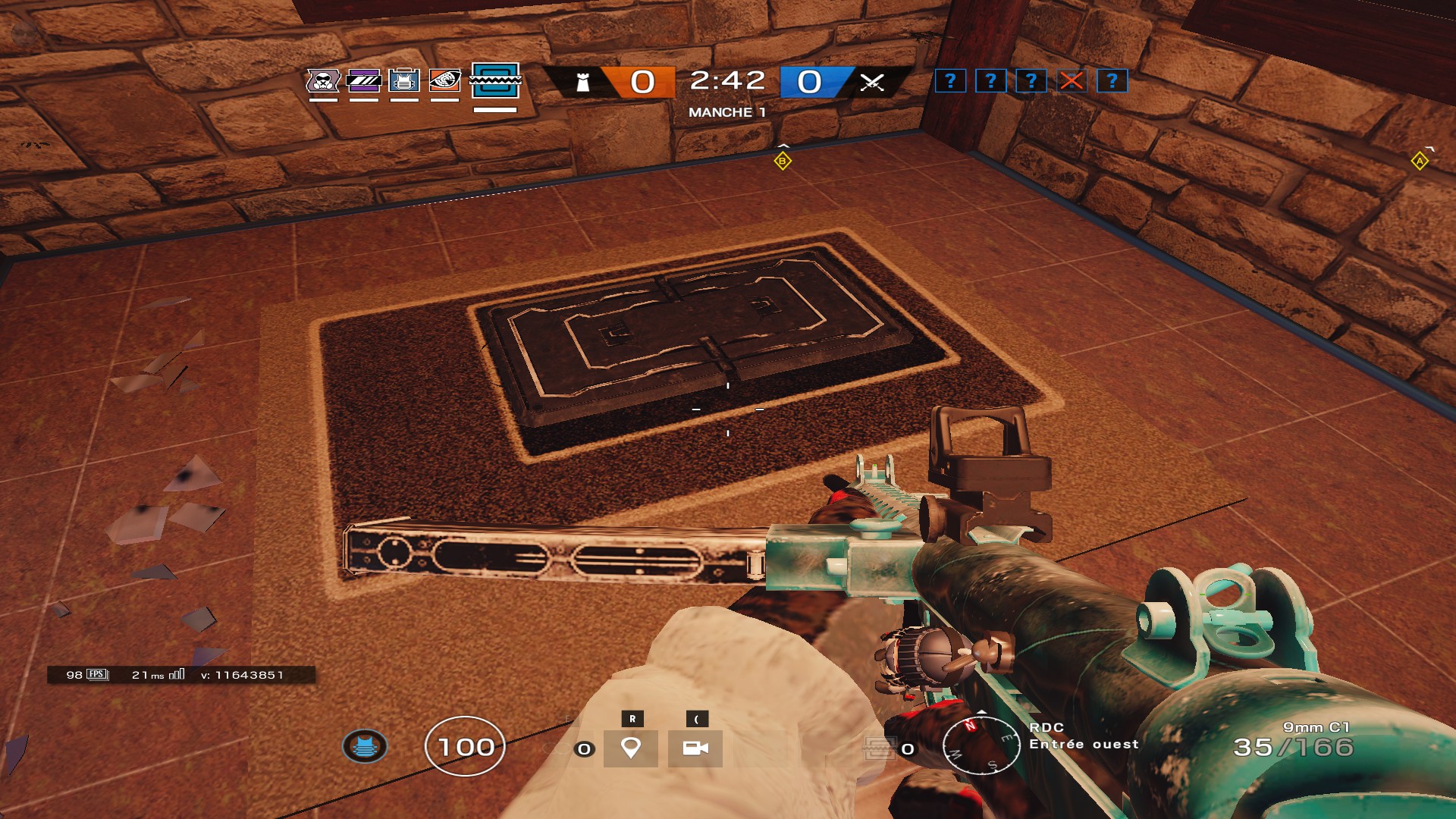Click the crossed swords icon on the score banner
The height and width of the screenshot is (819, 1456).
(x=874, y=83)
